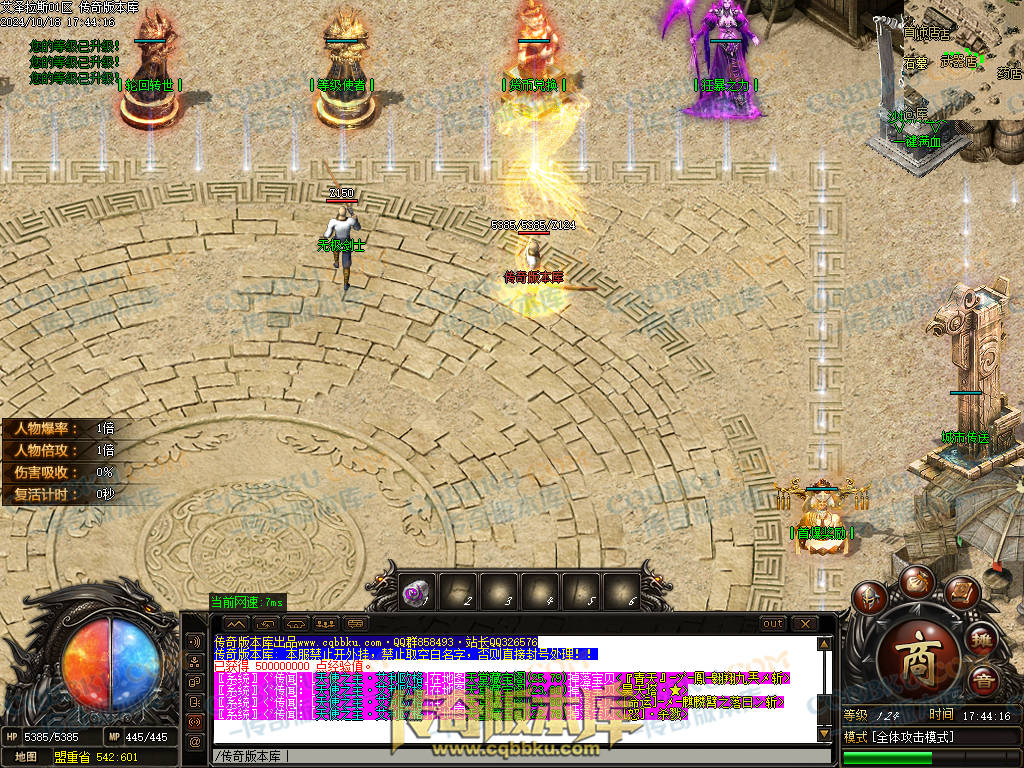Open the skill book icon
The height and width of the screenshot is (768, 1024).
(x=961, y=593)
